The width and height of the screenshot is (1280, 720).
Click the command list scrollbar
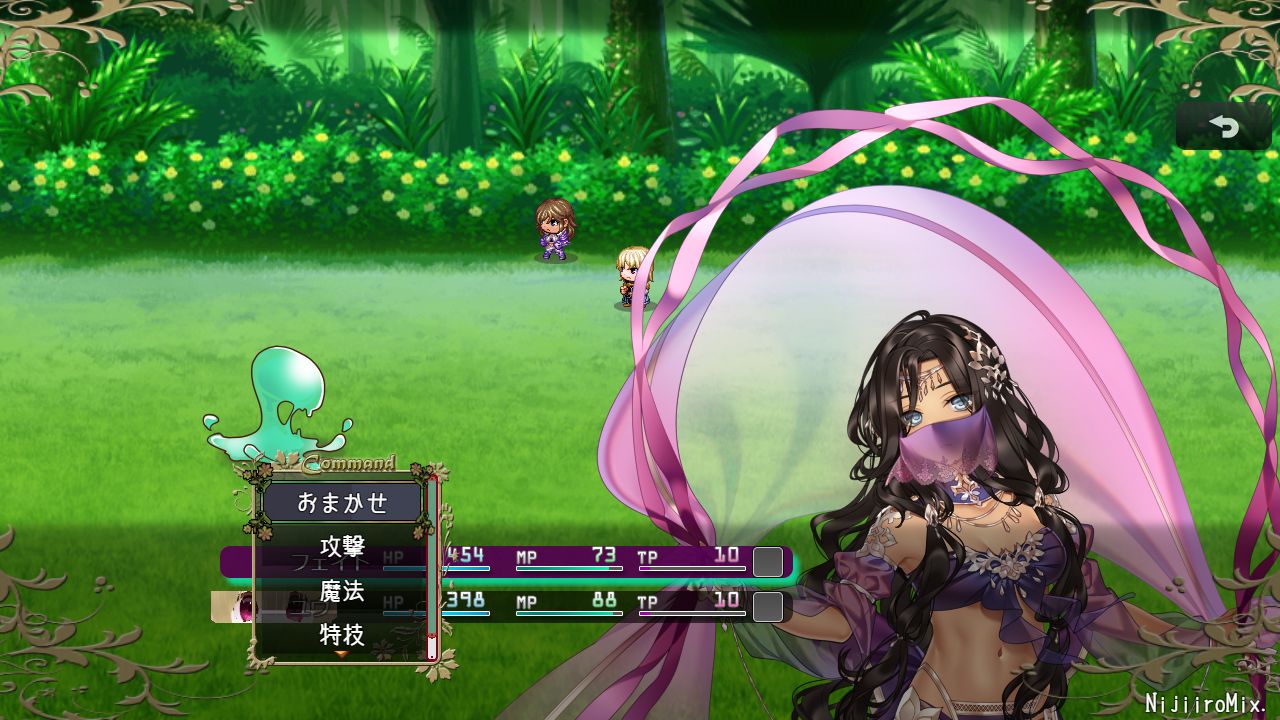tap(432, 568)
